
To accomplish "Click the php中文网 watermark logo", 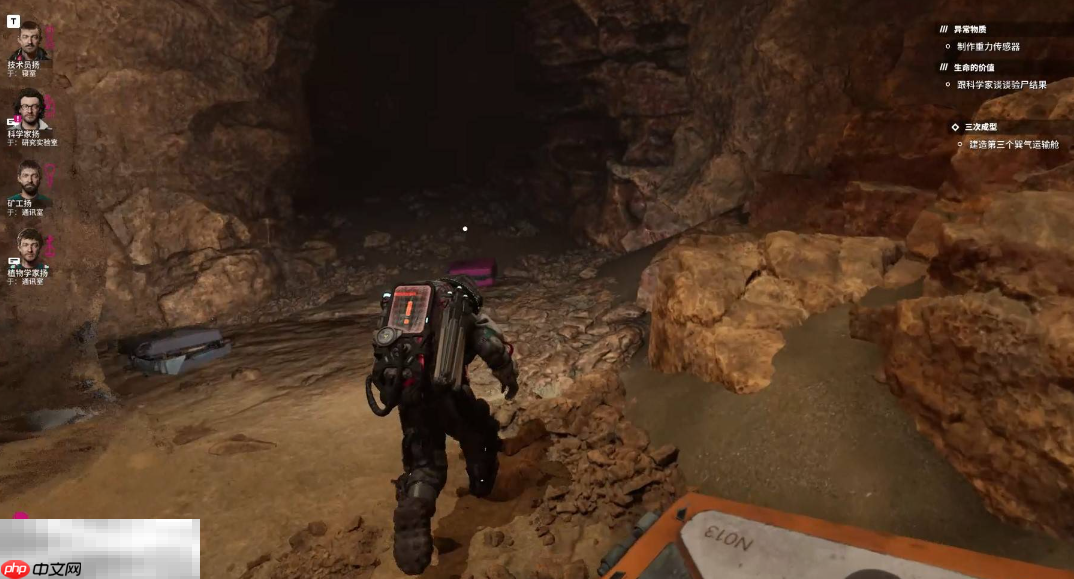I will [43, 568].
